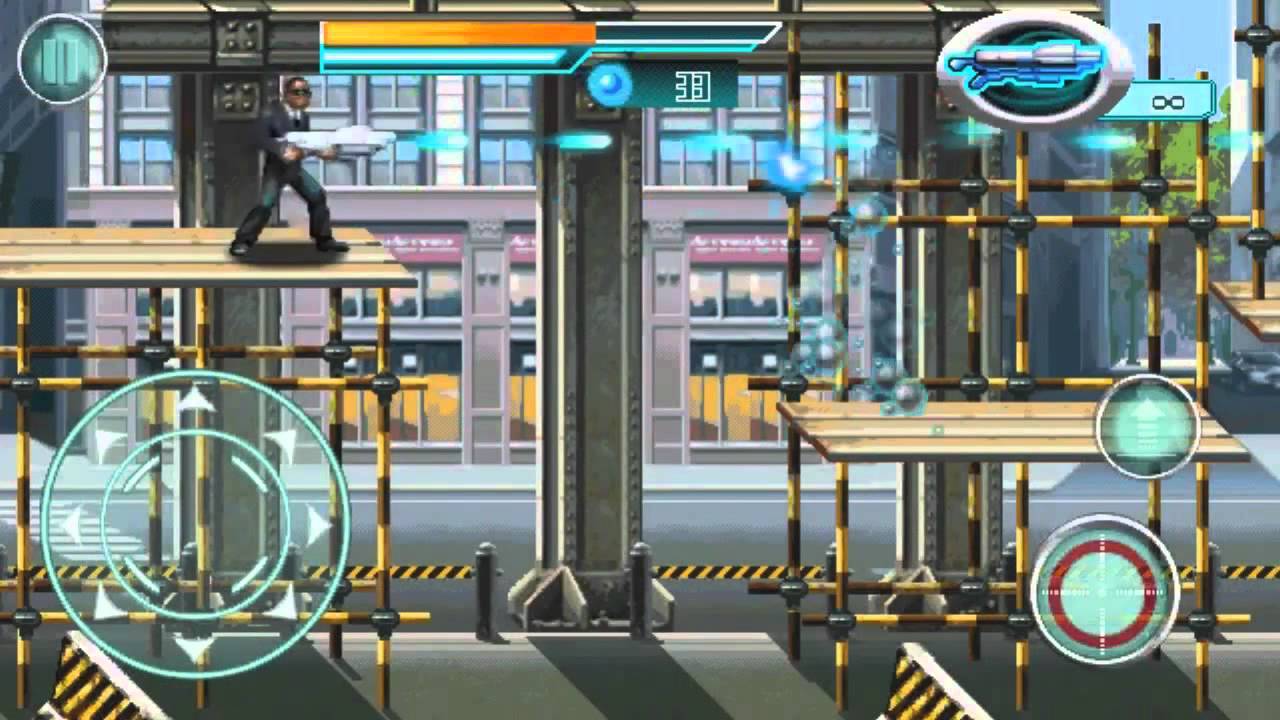Image resolution: width=1280 pixels, height=720 pixels.
Task: Tap the blue orb collectible counter icon
Action: 610,86
